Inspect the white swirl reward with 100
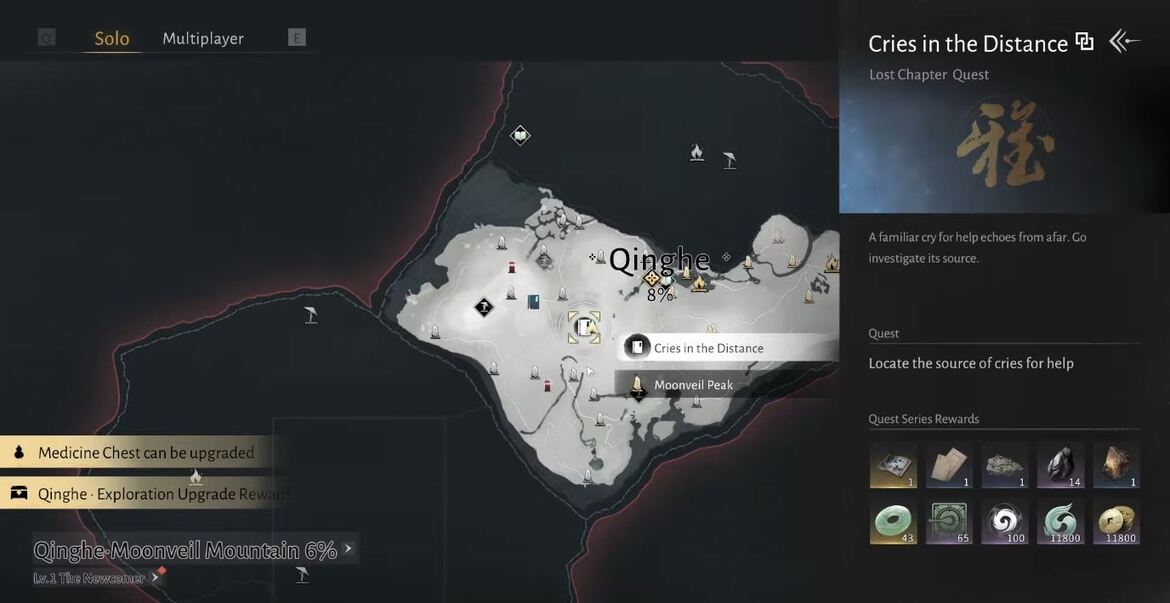This screenshot has width=1170, height=603. coord(1005,522)
